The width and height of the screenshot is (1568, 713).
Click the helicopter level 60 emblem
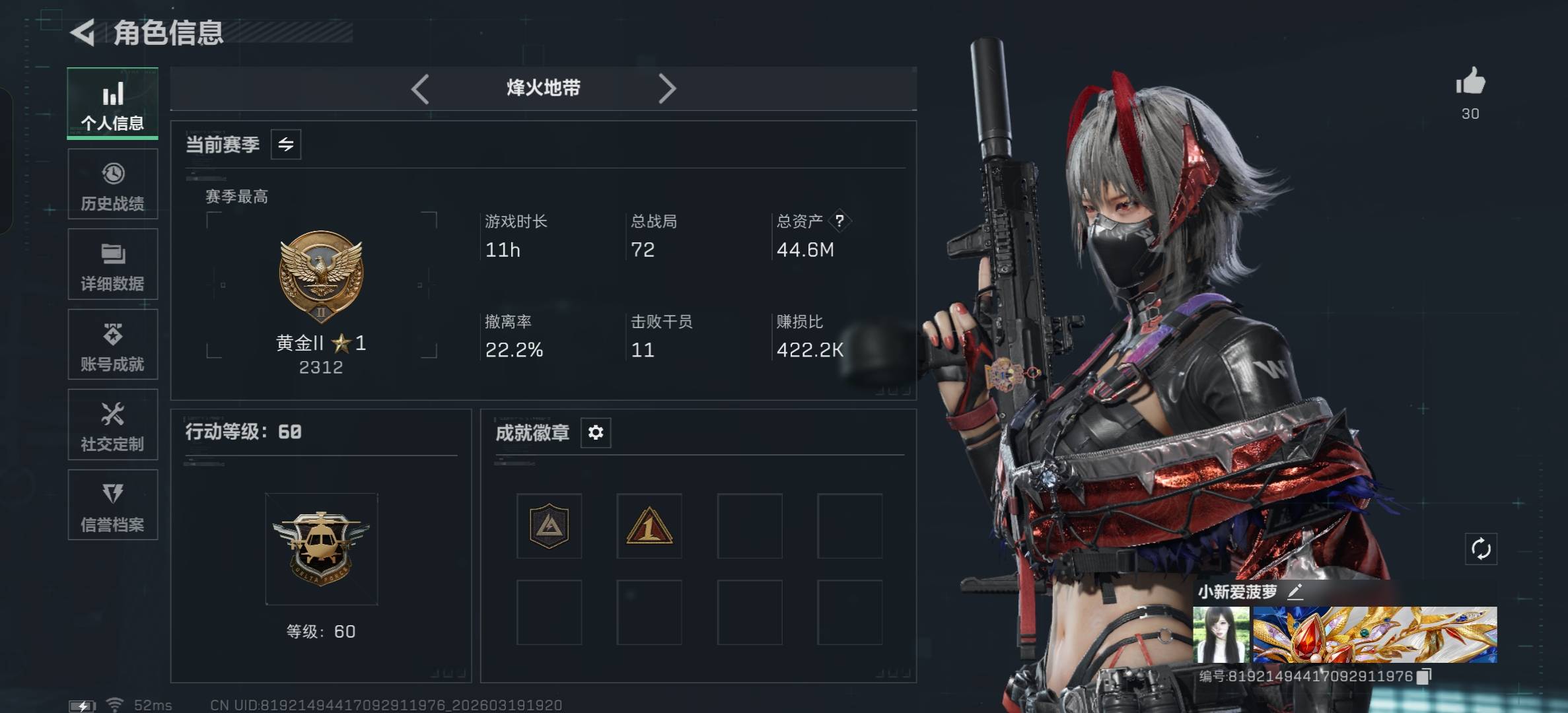tap(321, 549)
